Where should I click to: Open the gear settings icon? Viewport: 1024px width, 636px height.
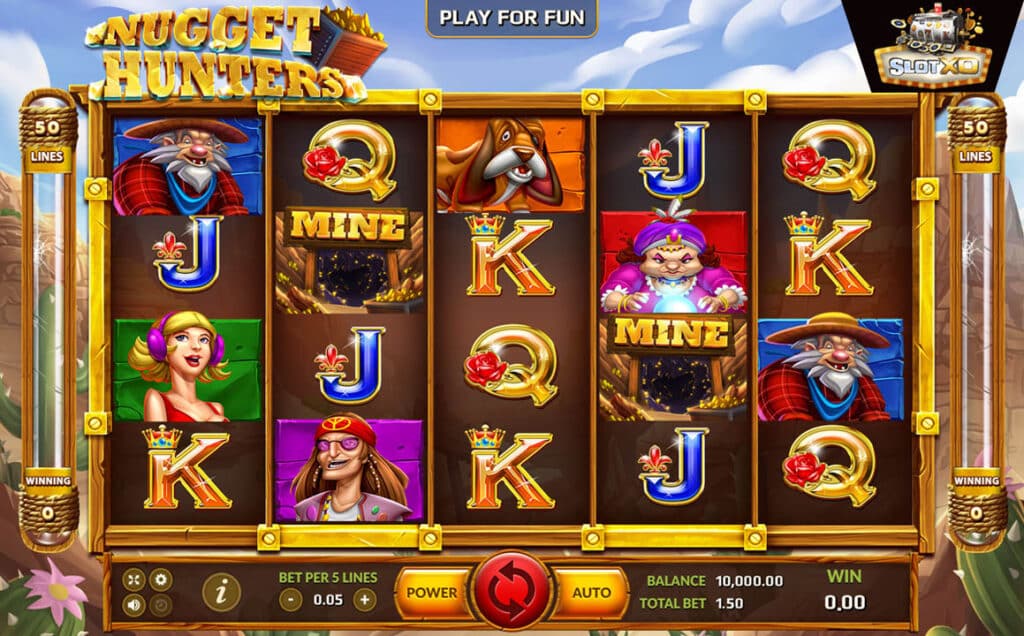click(160, 580)
